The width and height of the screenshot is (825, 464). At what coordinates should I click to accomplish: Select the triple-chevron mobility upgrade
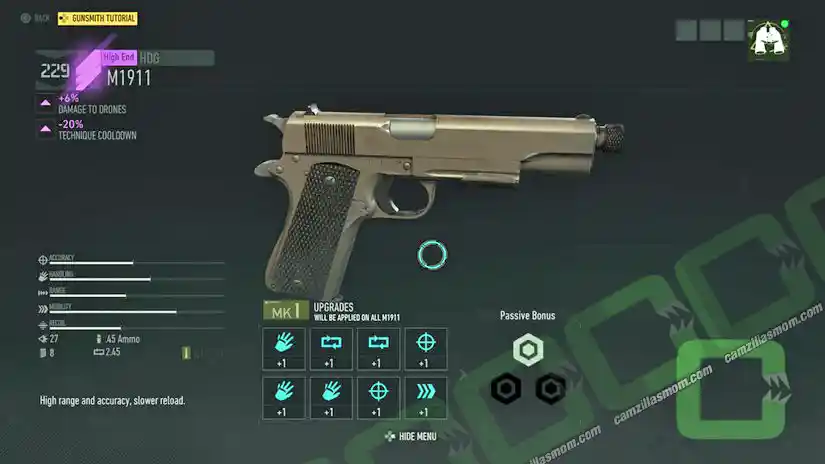425,397
